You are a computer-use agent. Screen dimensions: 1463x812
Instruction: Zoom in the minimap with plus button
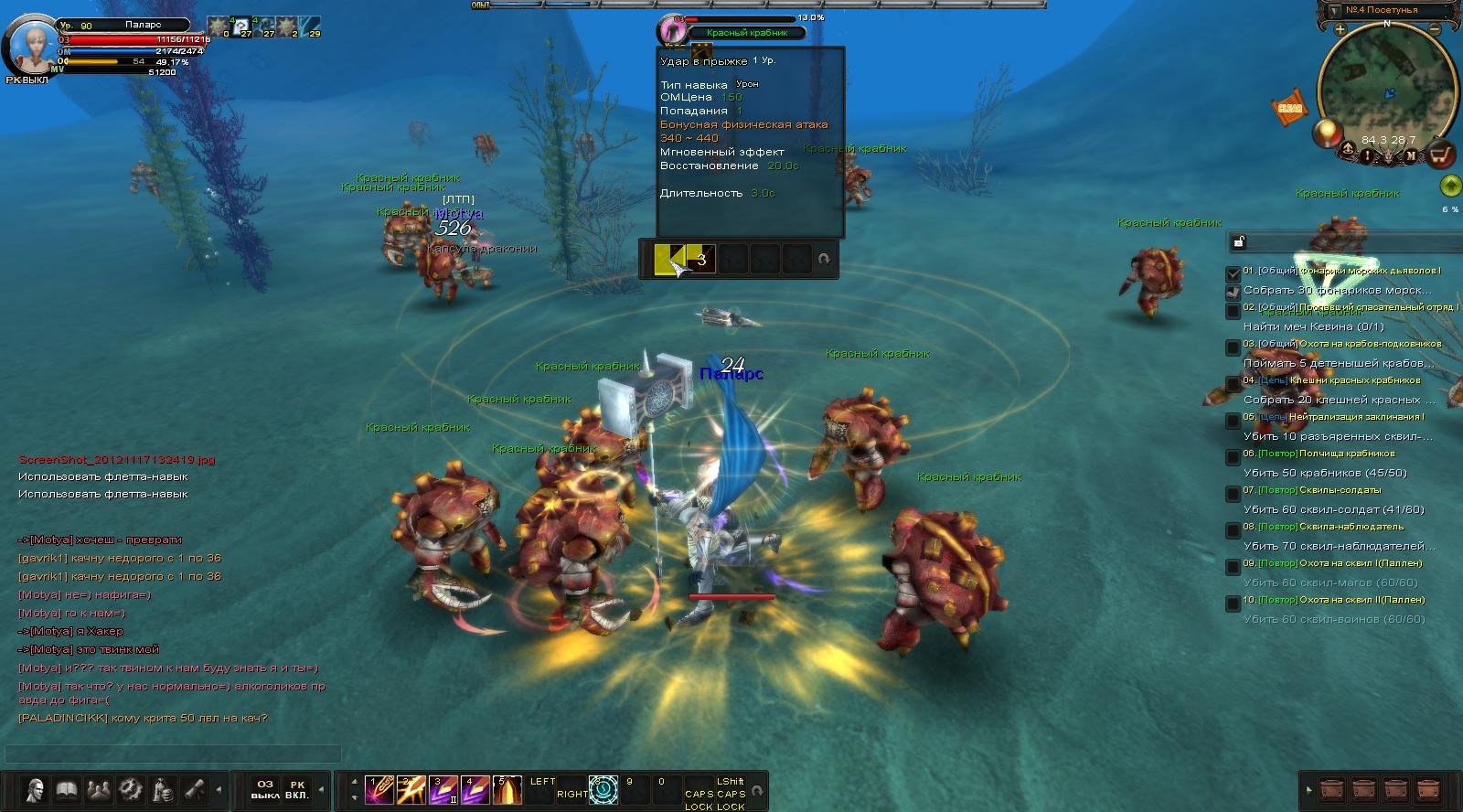(x=1340, y=29)
